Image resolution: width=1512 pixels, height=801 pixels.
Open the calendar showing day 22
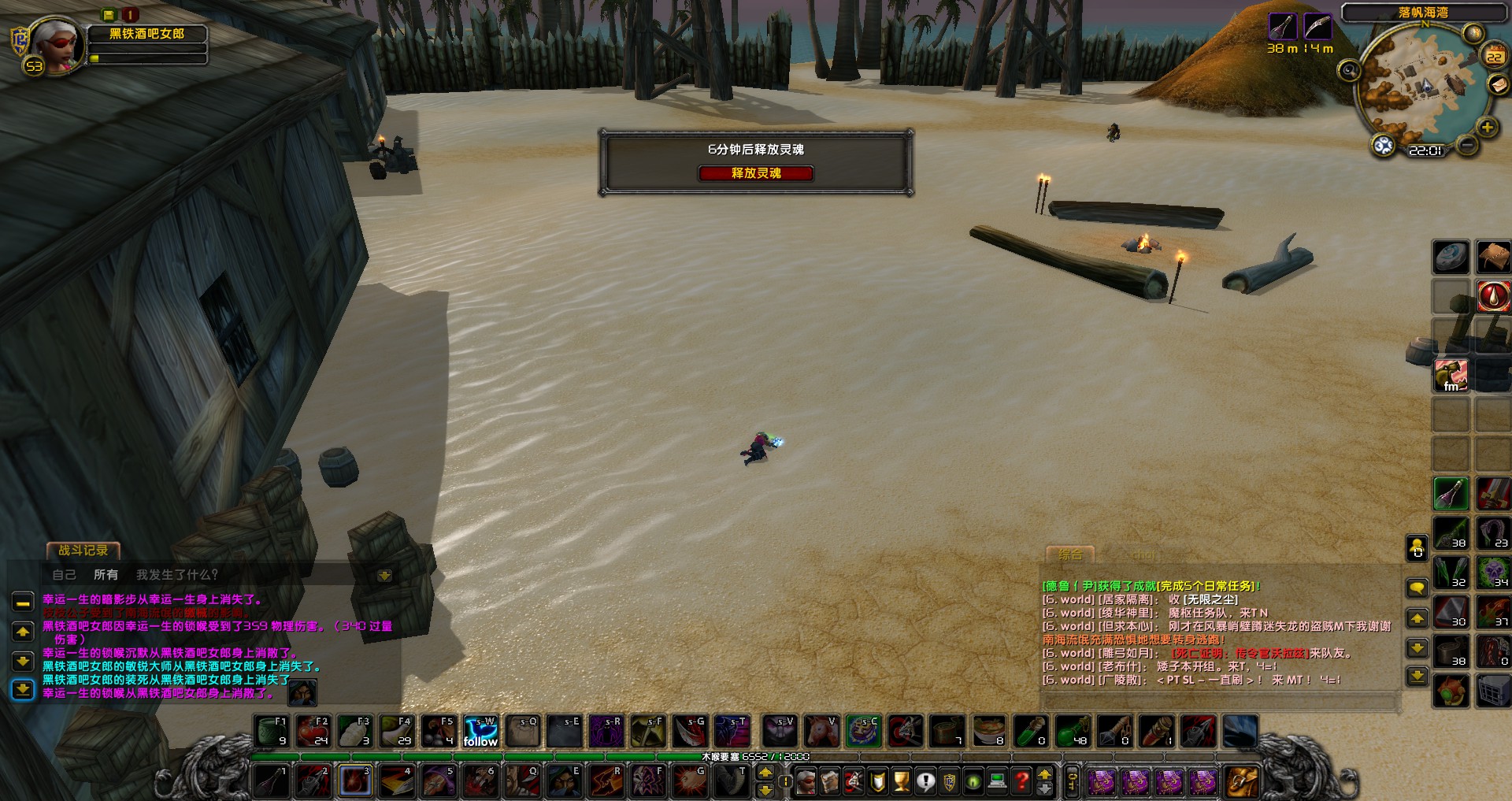pos(1494,56)
